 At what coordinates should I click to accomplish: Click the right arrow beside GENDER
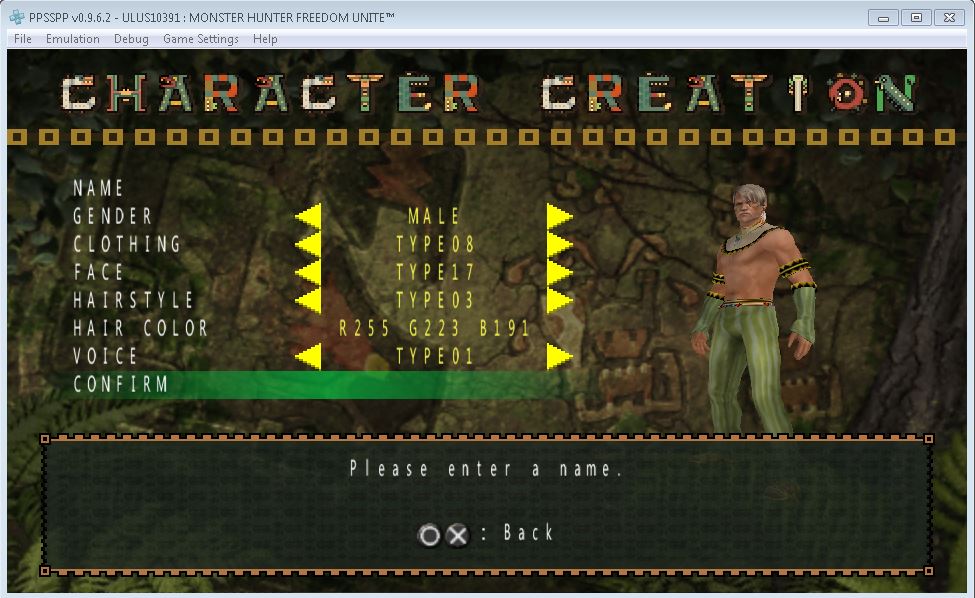559,216
